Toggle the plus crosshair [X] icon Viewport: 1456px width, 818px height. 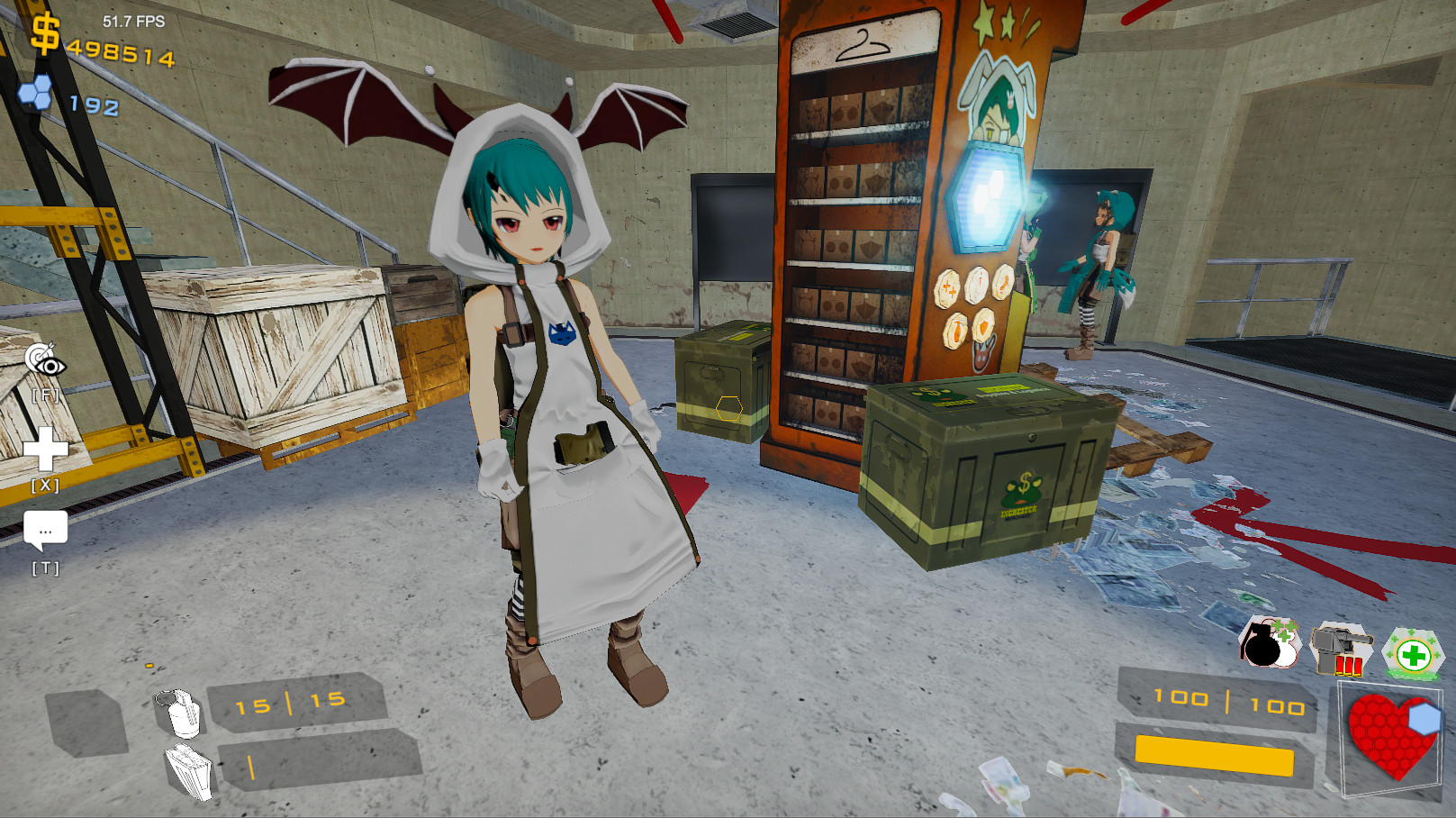click(47, 448)
